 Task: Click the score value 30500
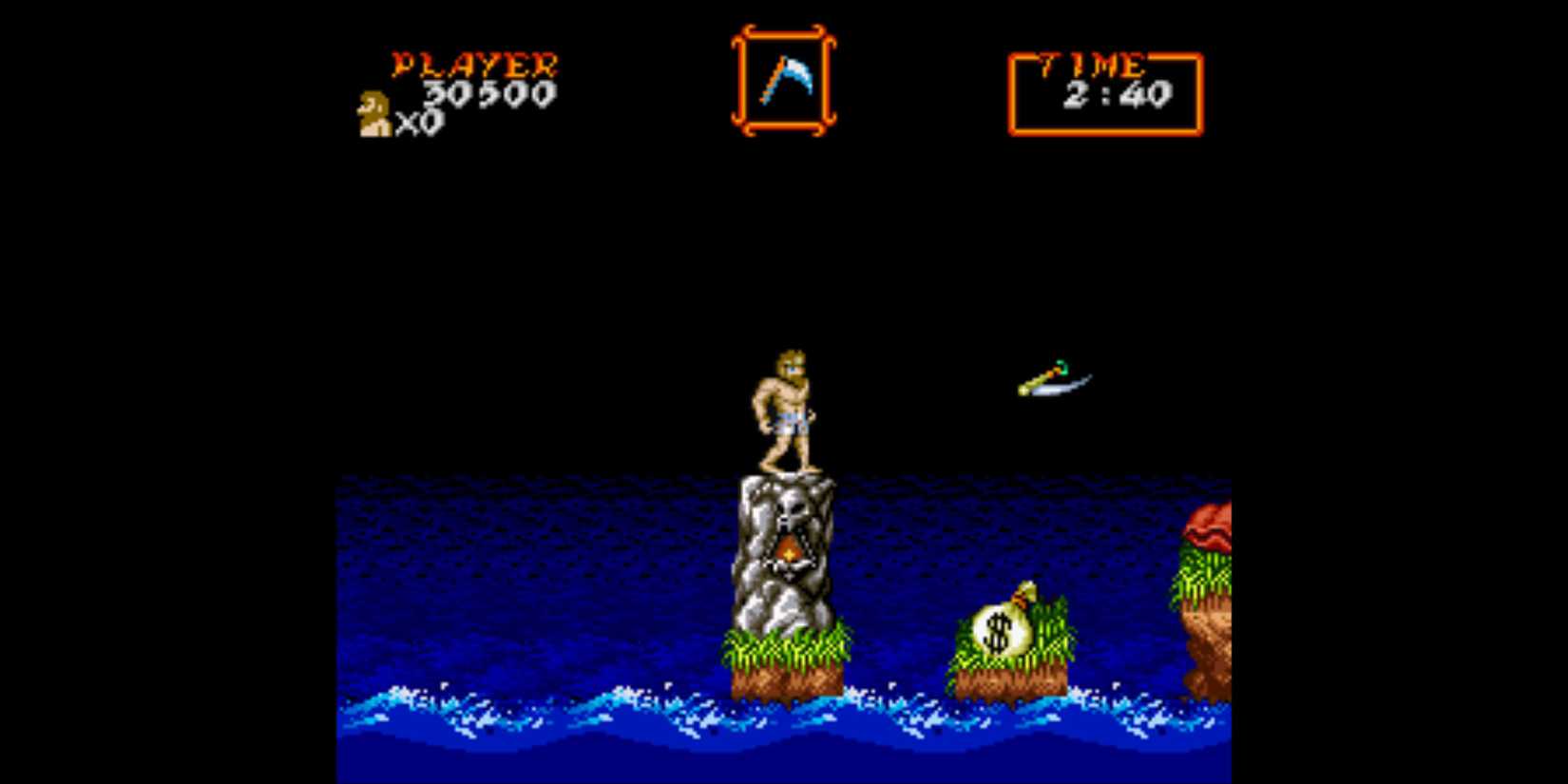(x=489, y=93)
